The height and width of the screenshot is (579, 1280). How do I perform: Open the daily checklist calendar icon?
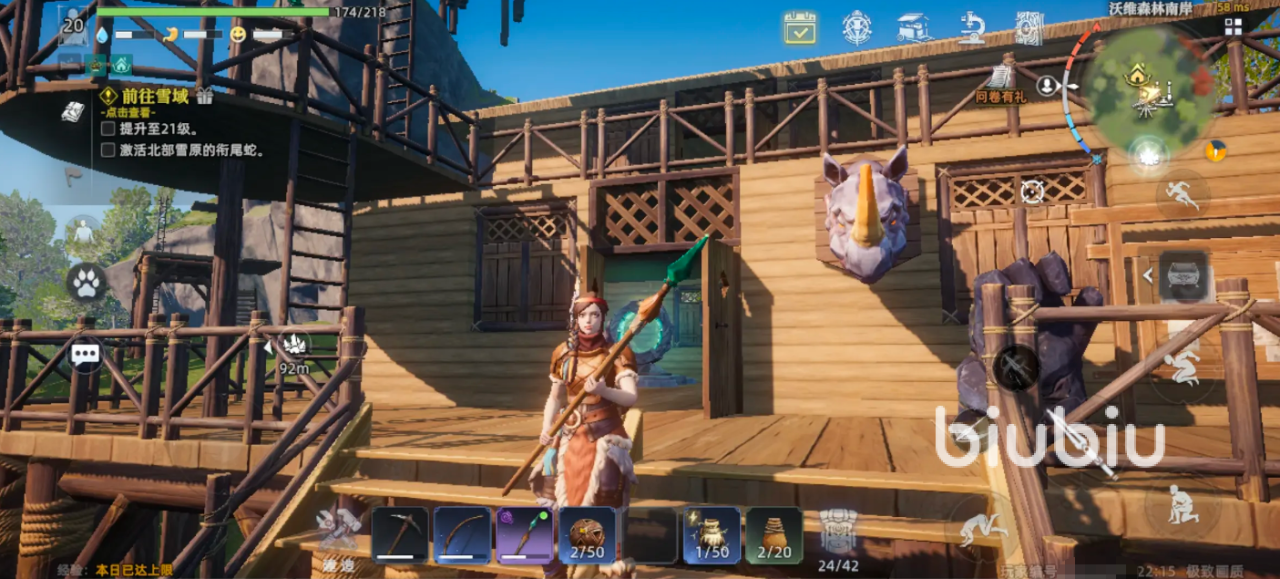(x=799, y=28)
